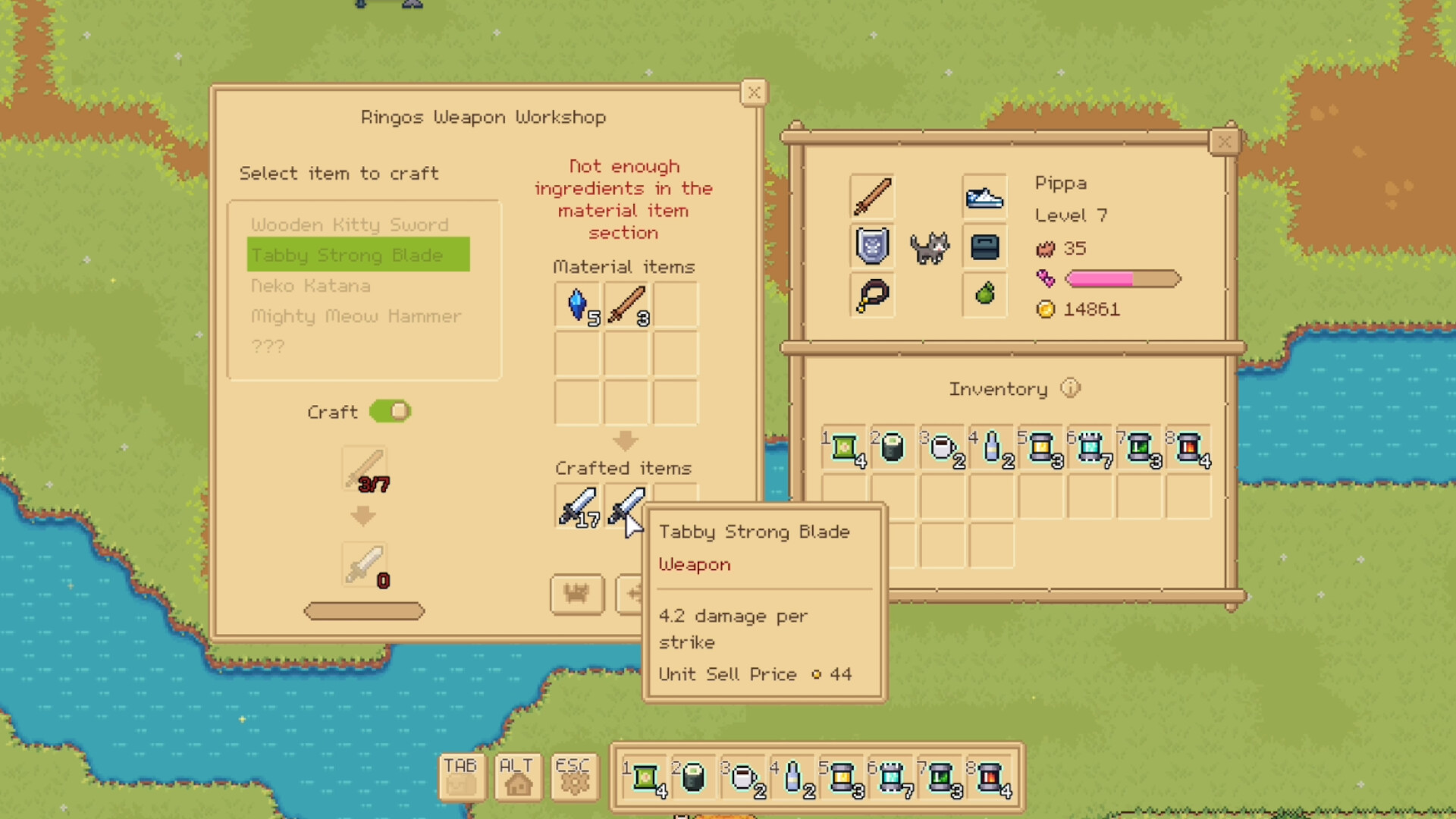Viewport: 1456px width, 819px height.
Task: Select the equipped wooden sword slot
Action: click(872, 196)
